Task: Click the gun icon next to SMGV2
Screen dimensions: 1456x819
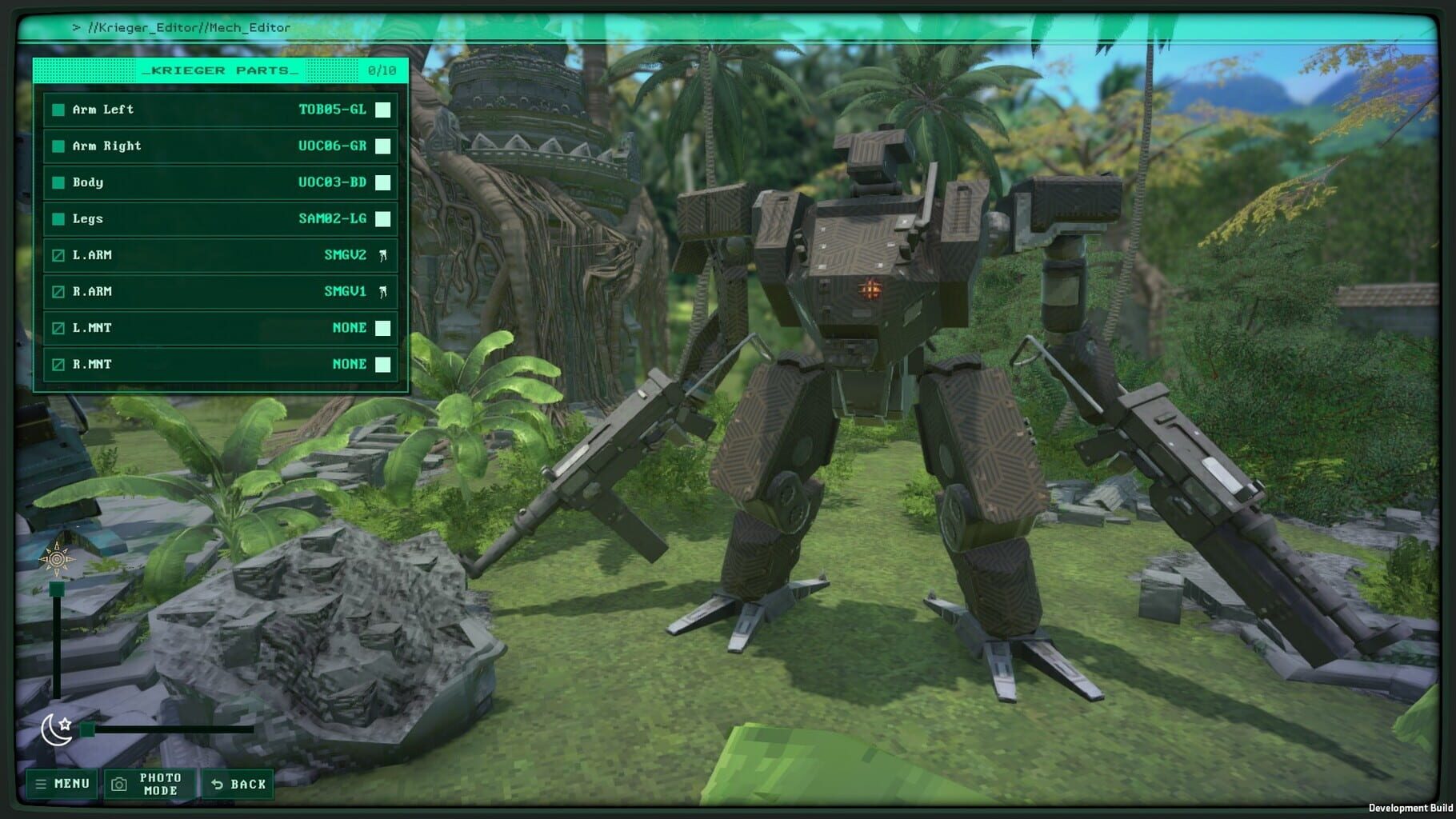Action: pyautogui.click(x=385, y=255)
